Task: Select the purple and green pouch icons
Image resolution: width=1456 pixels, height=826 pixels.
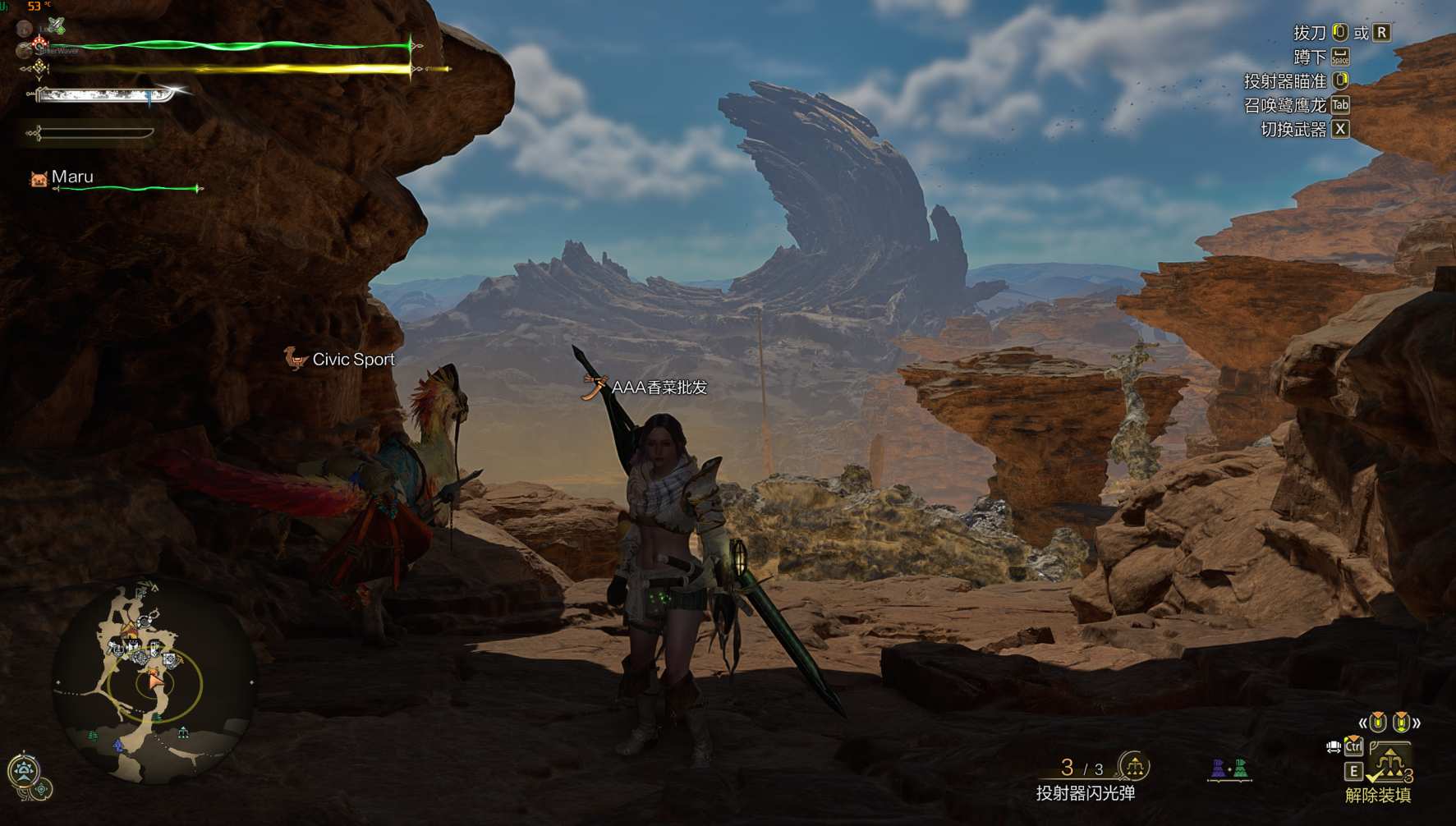Action: click(x=1229, y=769)
